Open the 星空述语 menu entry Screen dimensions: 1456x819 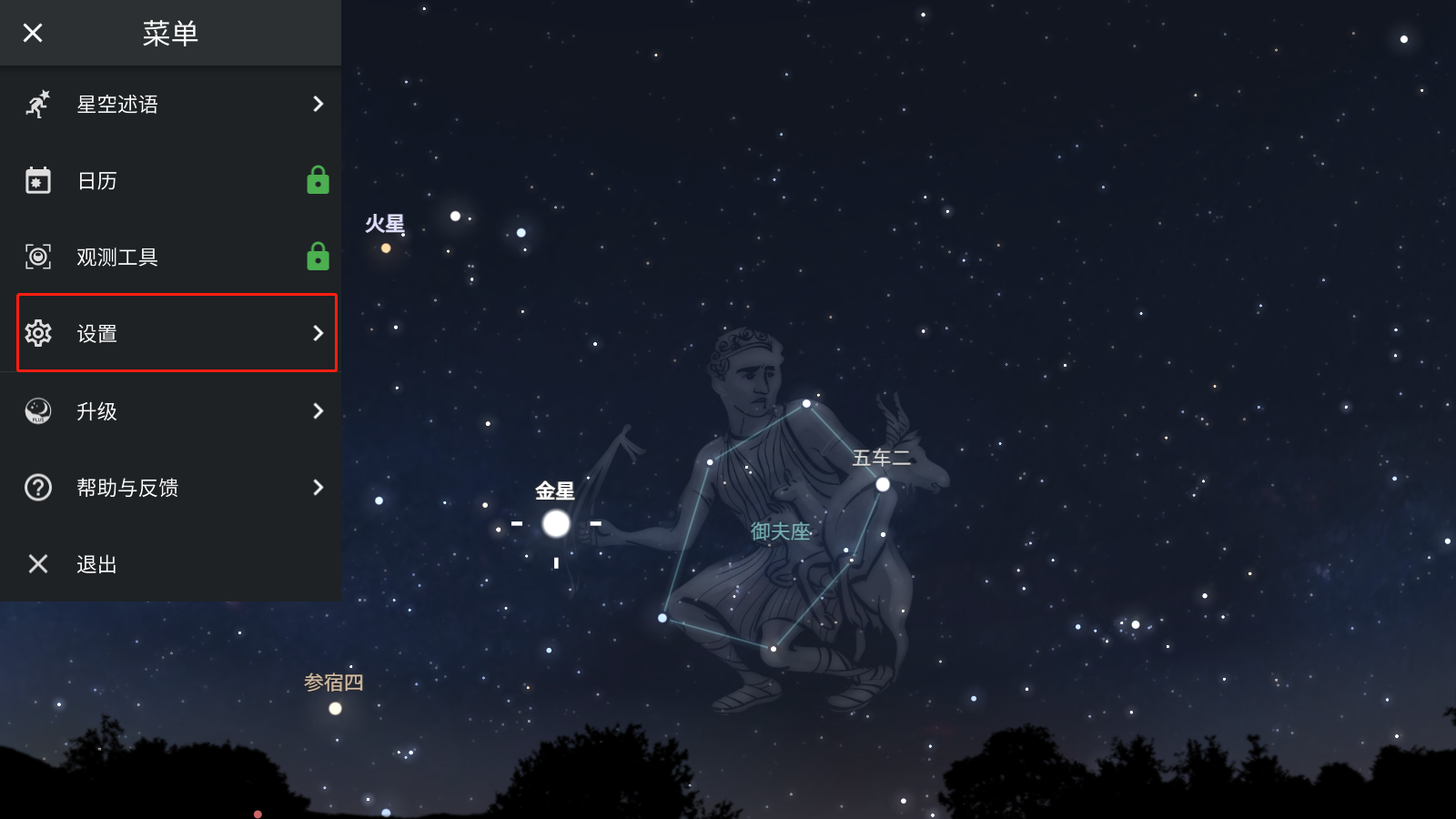(173, 105)
